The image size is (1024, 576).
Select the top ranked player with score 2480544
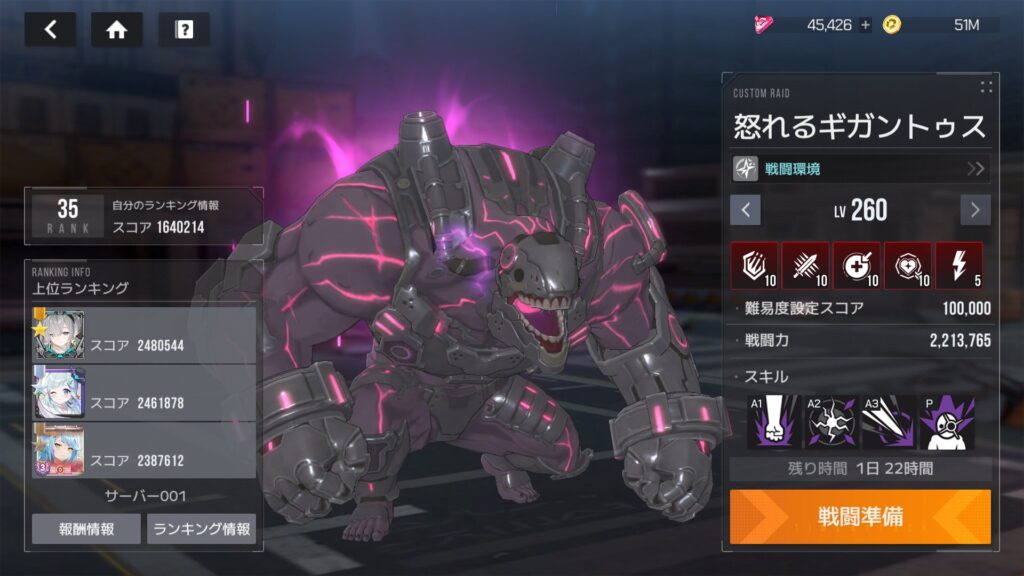click(144, 335)
